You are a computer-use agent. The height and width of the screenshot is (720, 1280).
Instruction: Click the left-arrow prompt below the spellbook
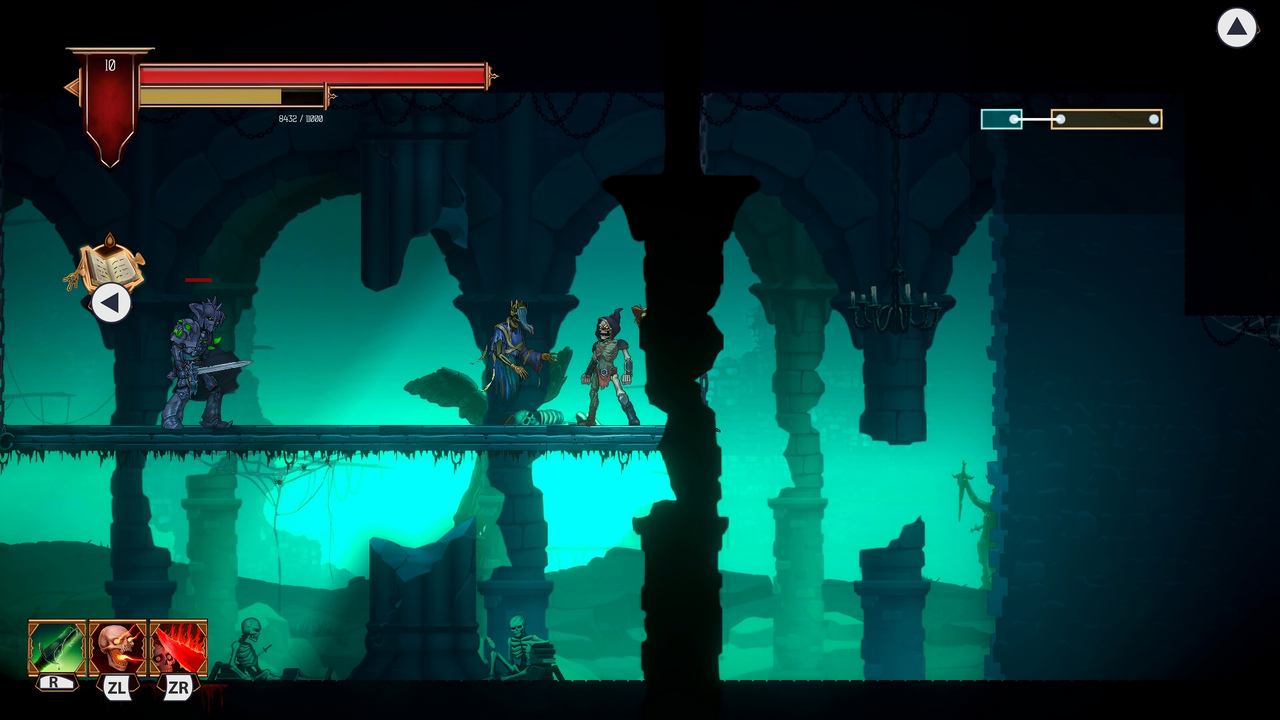(x=111, y=303)
